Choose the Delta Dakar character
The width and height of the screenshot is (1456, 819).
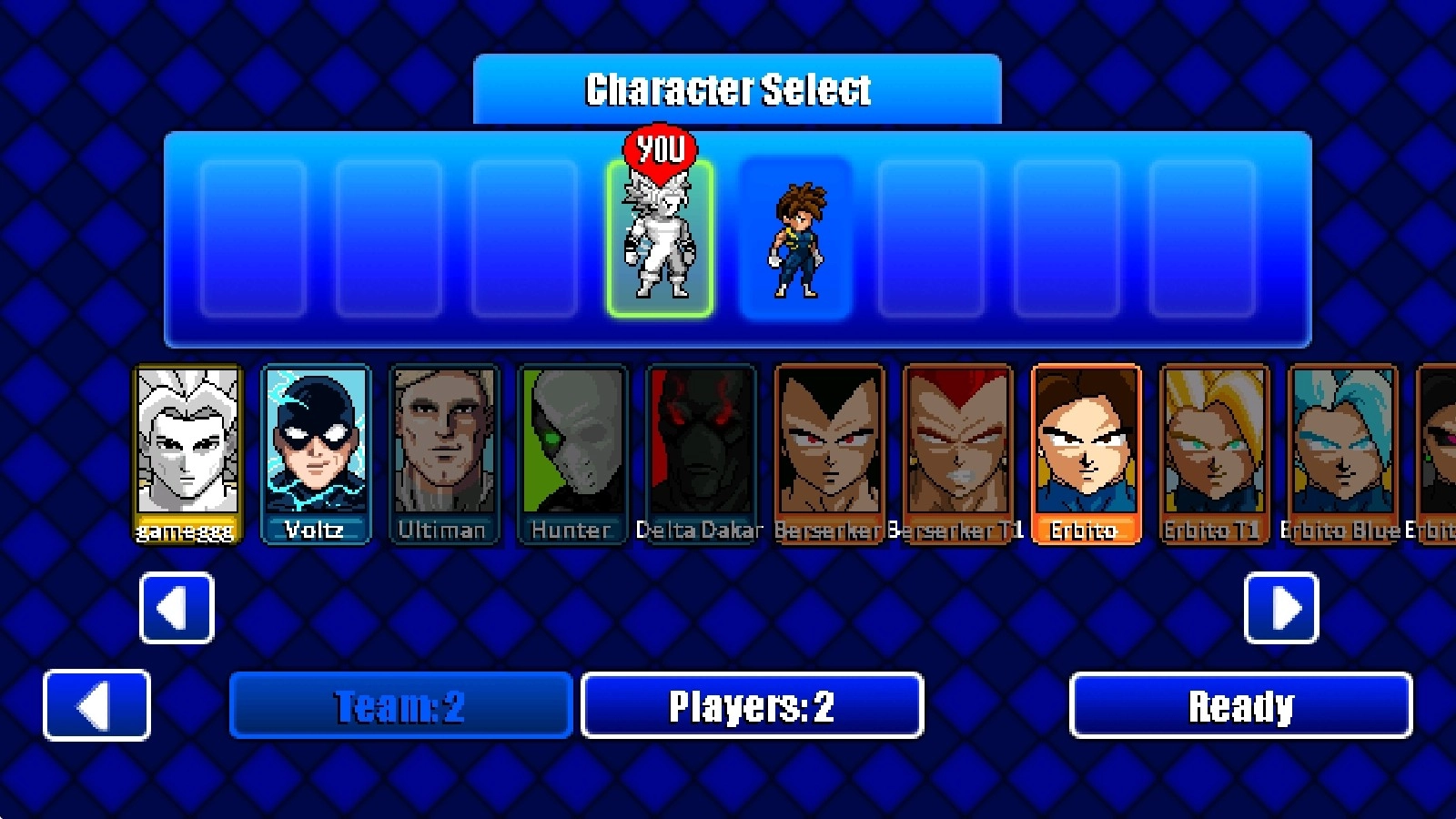click(700, 453)
